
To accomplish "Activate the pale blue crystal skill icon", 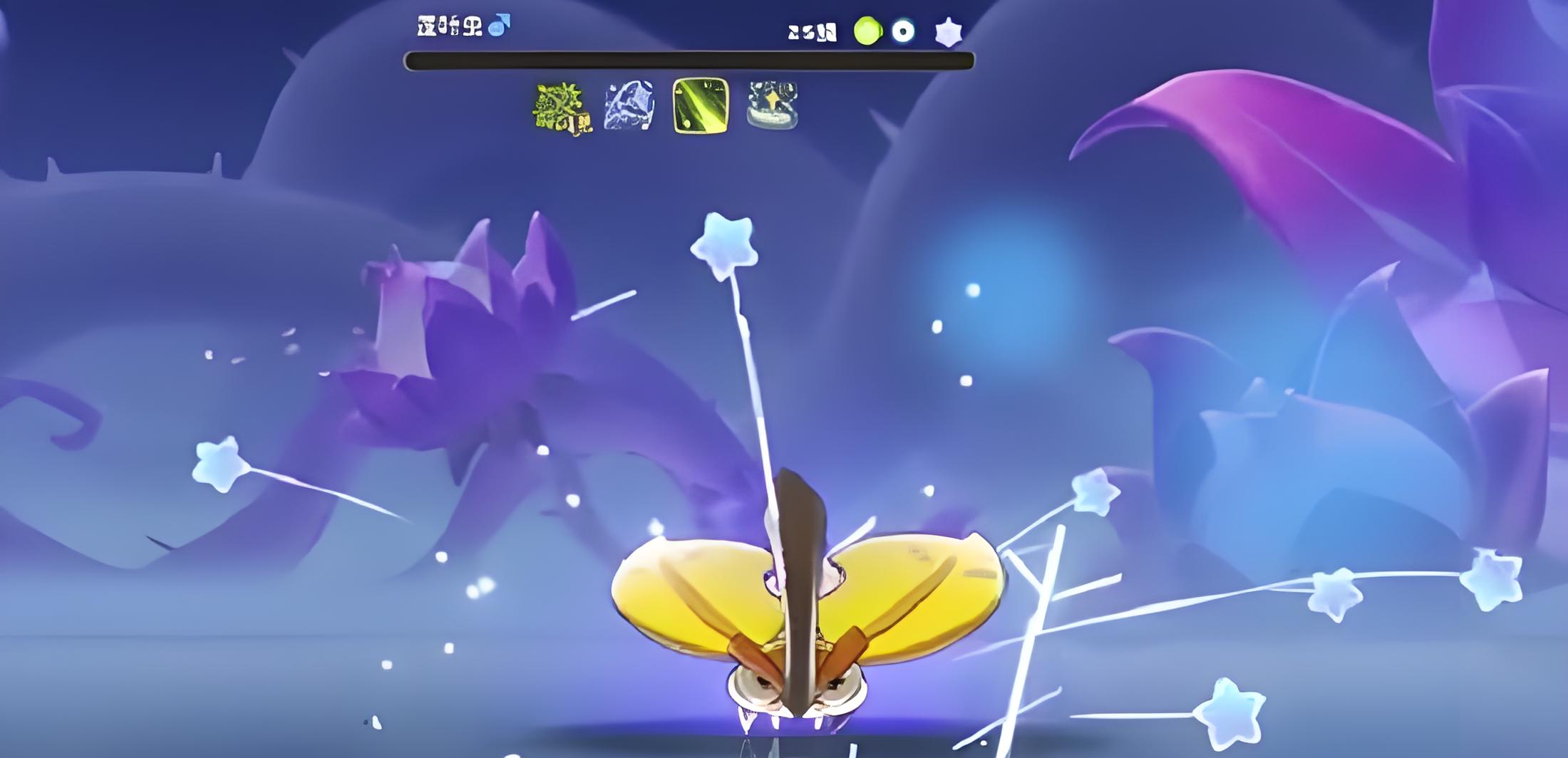I will [x=629, y=106].
